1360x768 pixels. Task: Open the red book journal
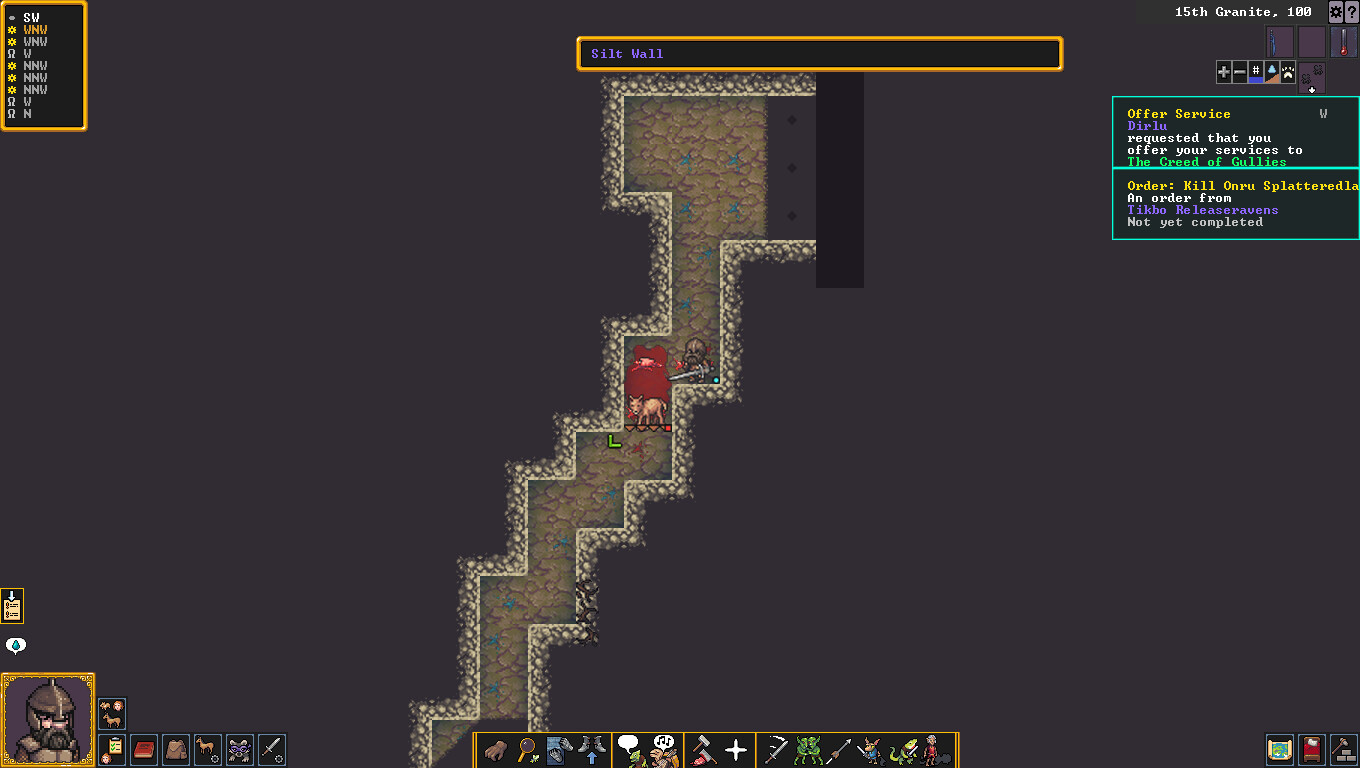[x=144, y=749]
